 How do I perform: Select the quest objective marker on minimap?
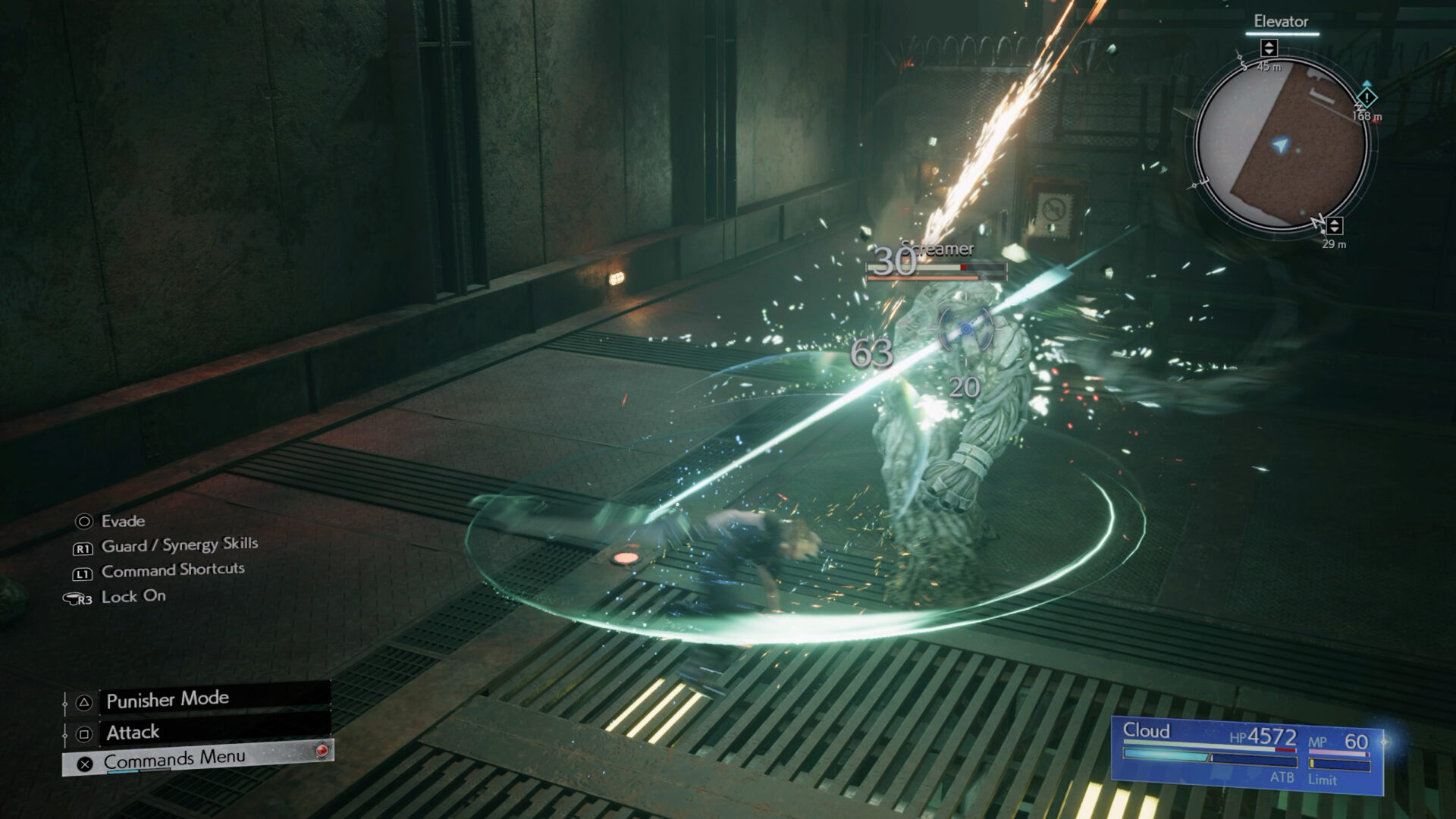click(1366, 98)
